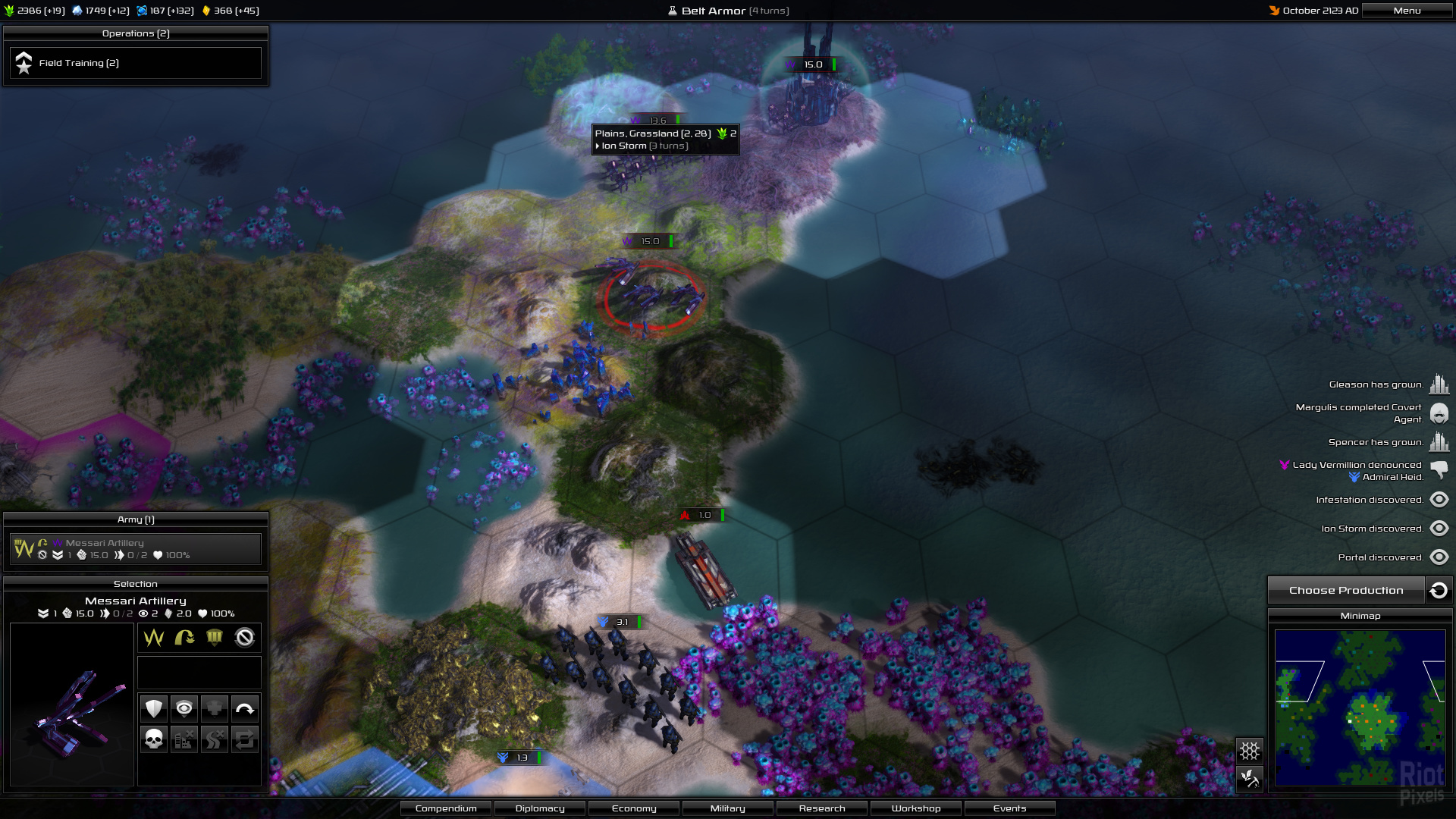Toggle the hexagon grid overlay

tap(1249, 751)
